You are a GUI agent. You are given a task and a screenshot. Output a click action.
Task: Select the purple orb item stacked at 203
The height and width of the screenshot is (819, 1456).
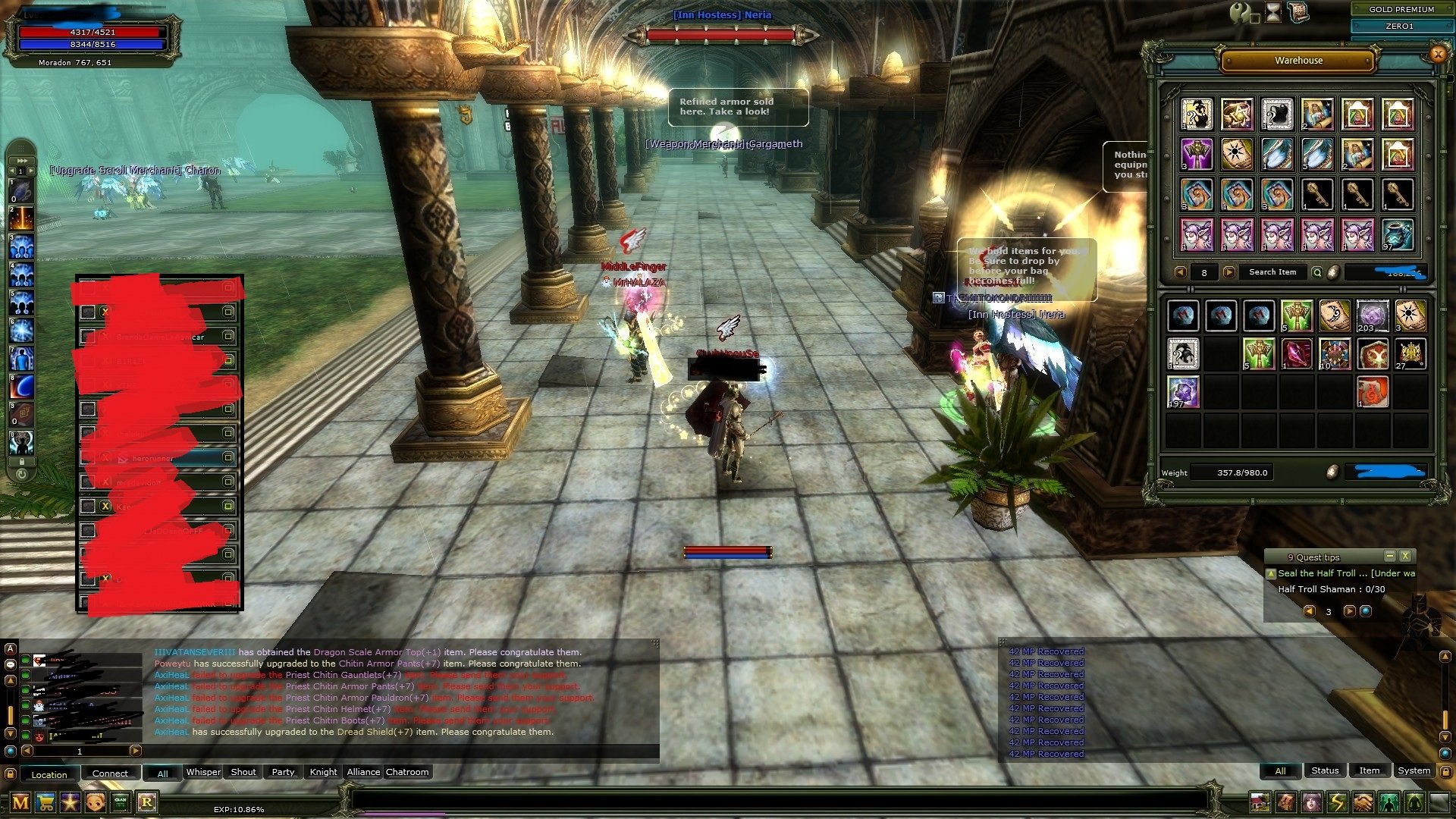click(1372, 315)
